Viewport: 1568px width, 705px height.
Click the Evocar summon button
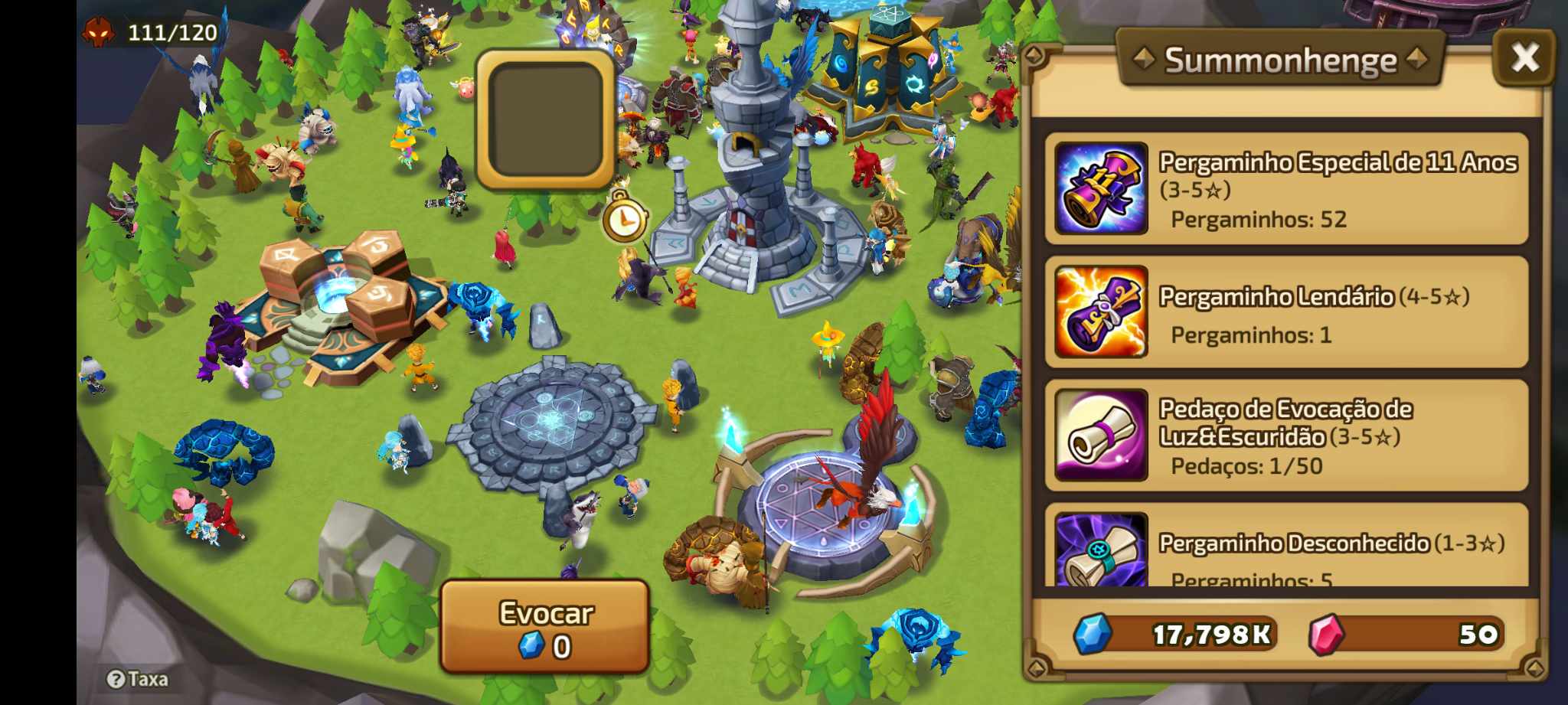tap(544, 627)
